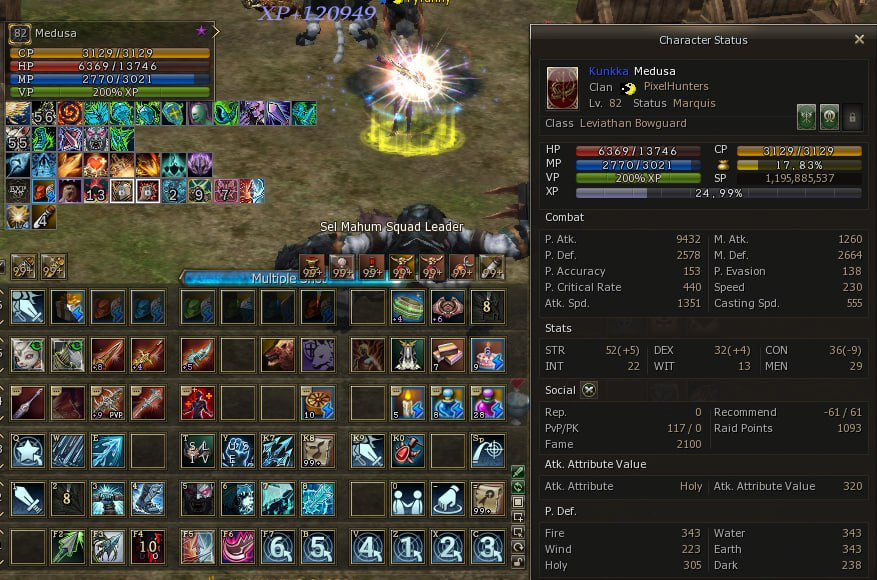Use the lit candle item
This screenshot has height=580, width=877.
407,403
